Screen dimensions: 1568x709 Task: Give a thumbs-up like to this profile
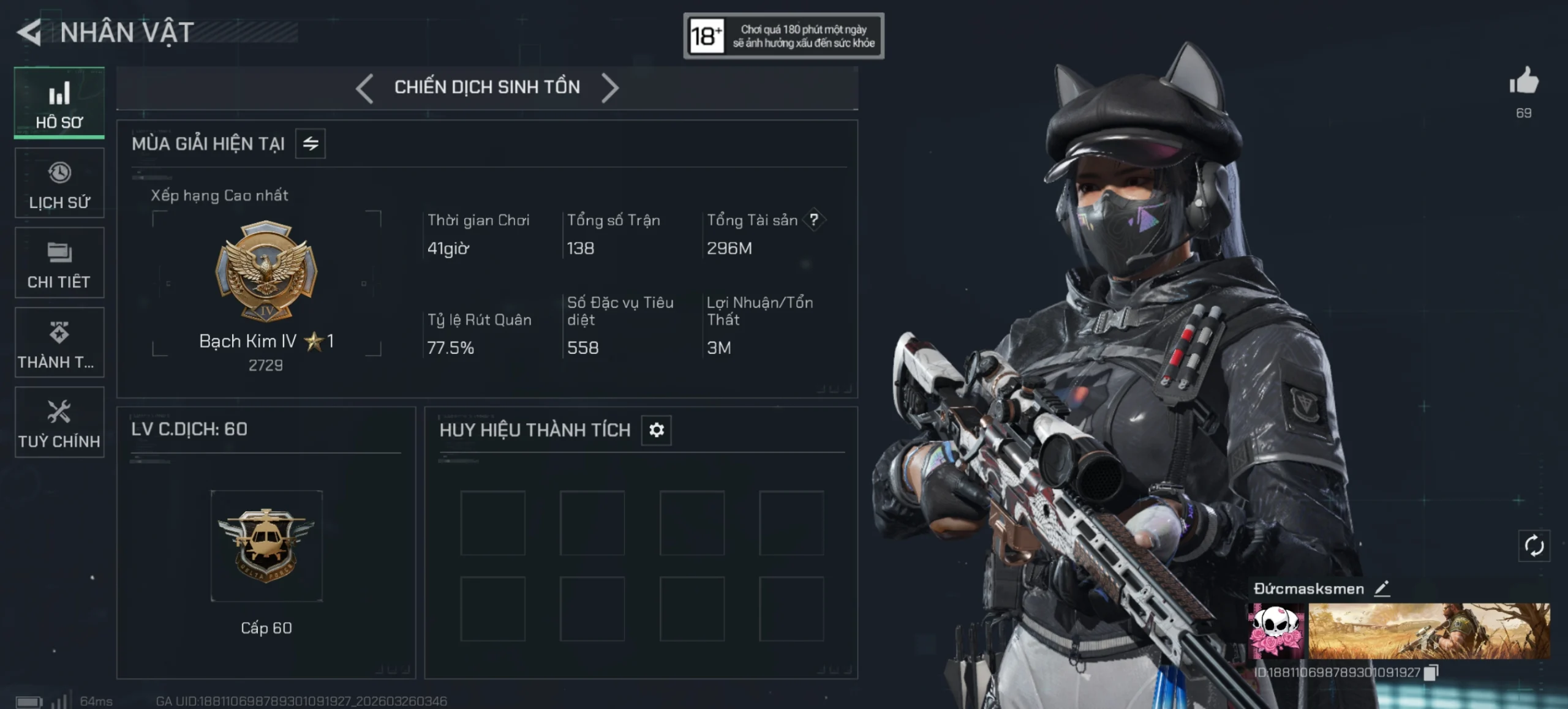(x=1524, y=81)
